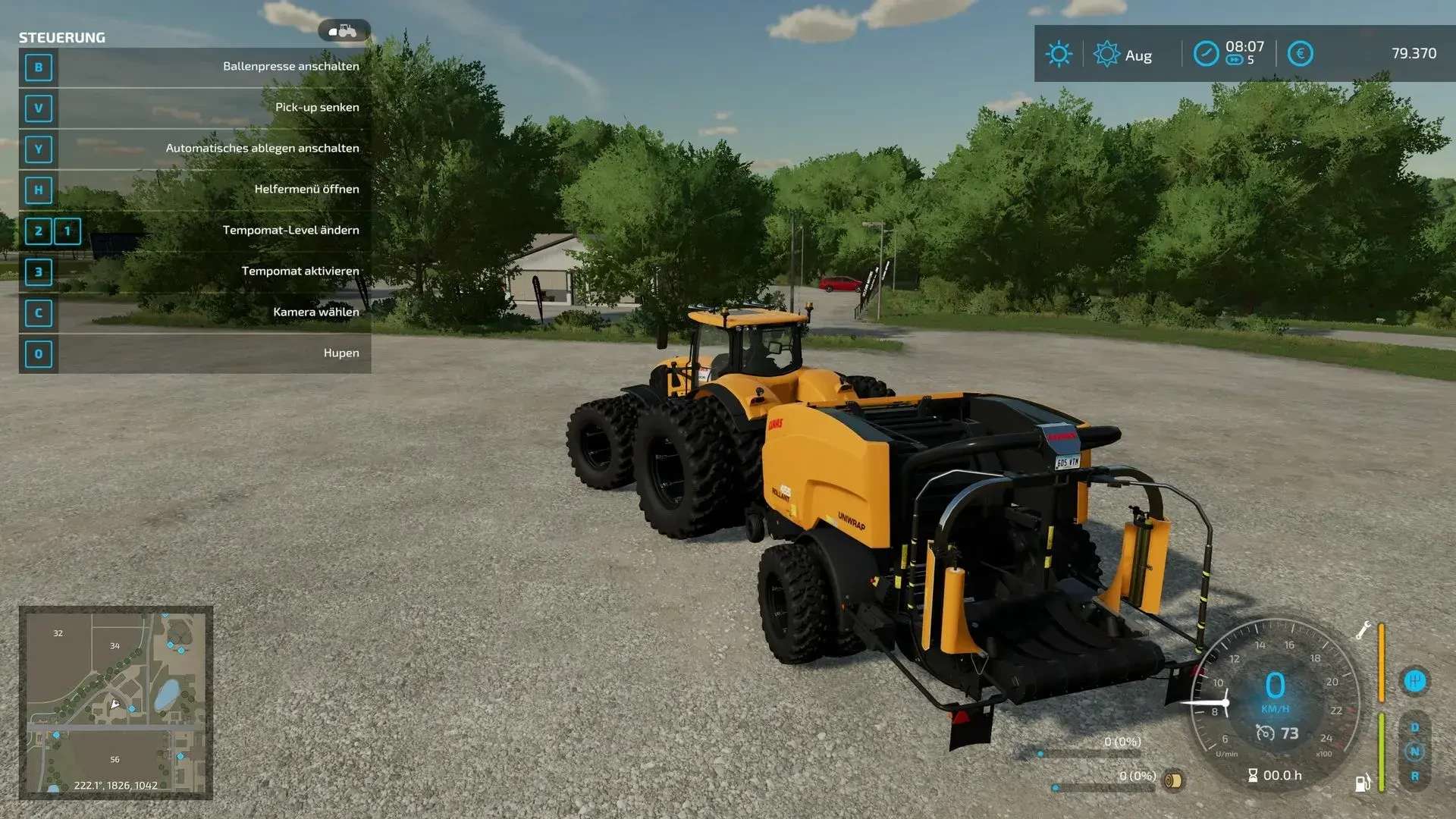1456x819 pixels.
Task: Select the D drive gear indicator
Action: 1414,727
